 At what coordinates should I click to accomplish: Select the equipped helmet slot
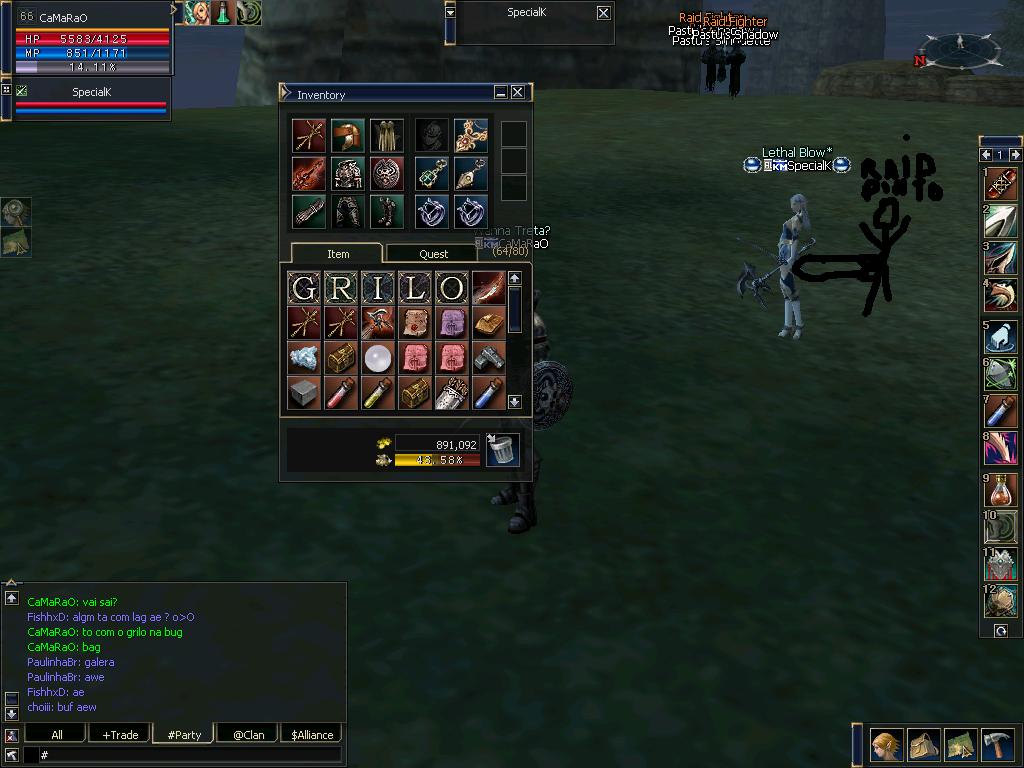[348, 135]
